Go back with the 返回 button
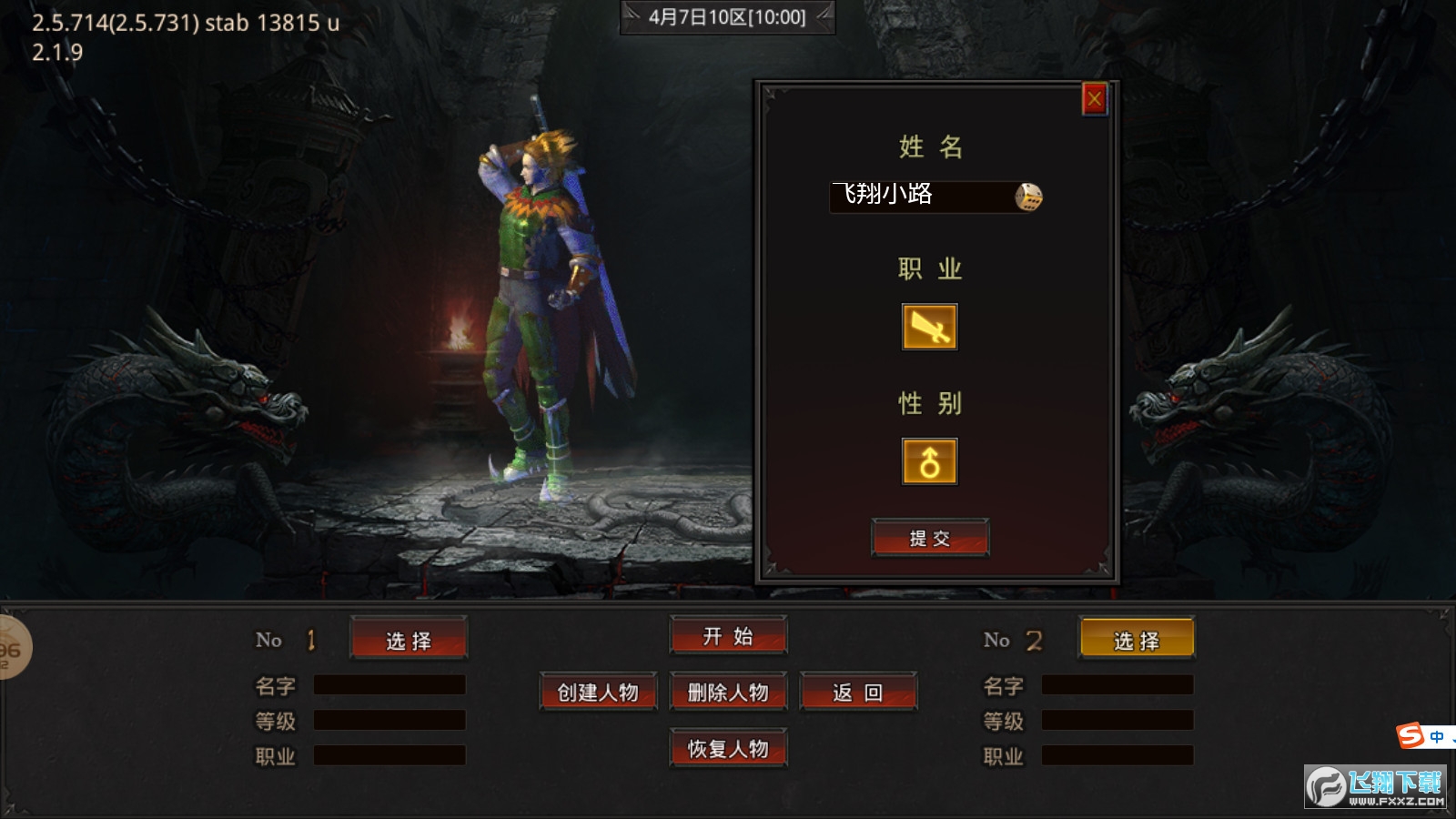 point(858,693)
